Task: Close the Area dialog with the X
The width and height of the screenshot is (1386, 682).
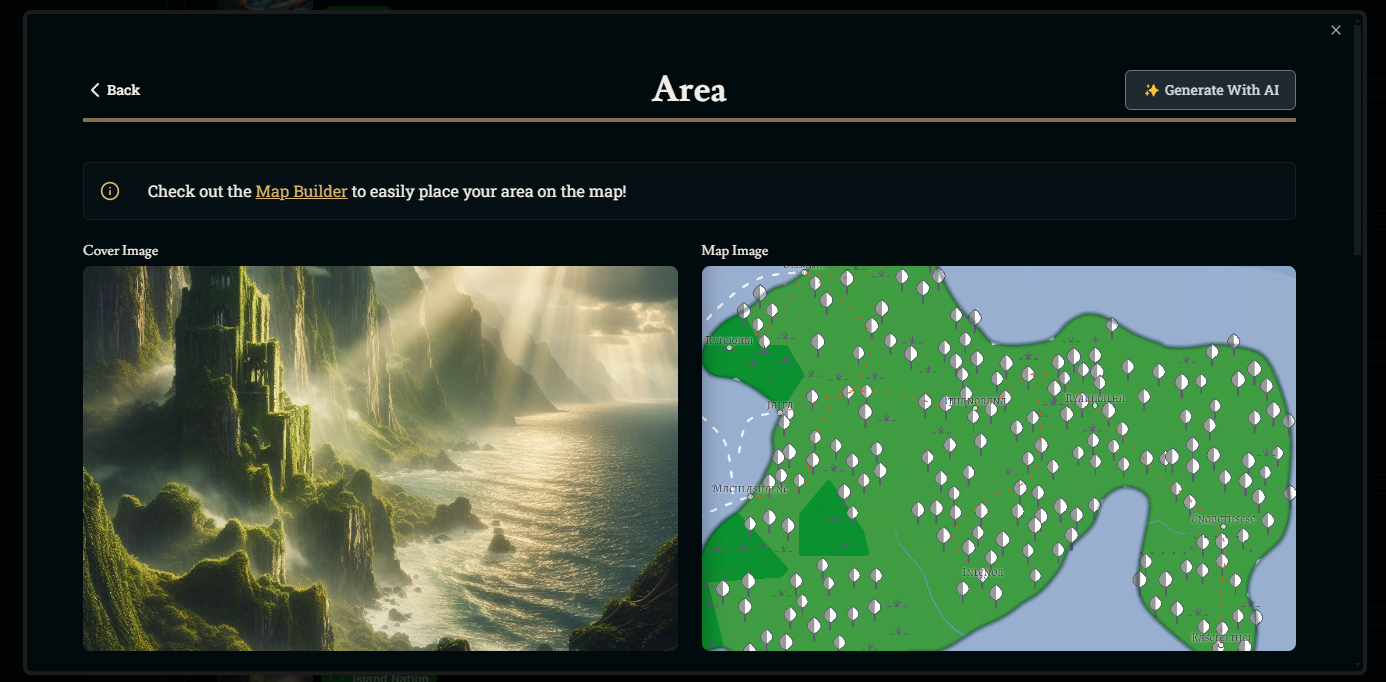Action: click(x=1336, y=30)
